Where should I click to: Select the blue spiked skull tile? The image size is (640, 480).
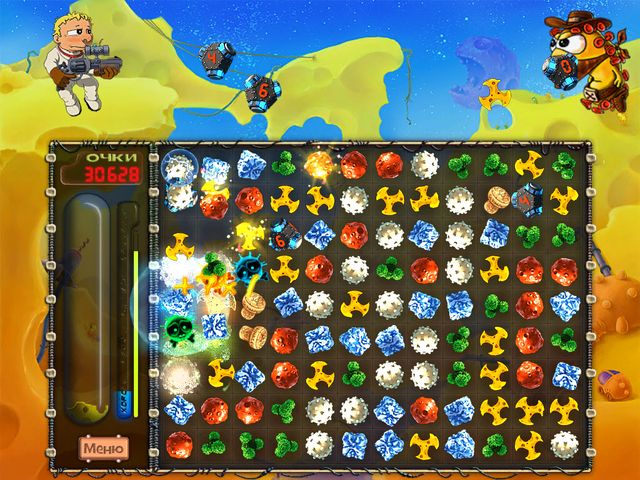tap(248, 268)
